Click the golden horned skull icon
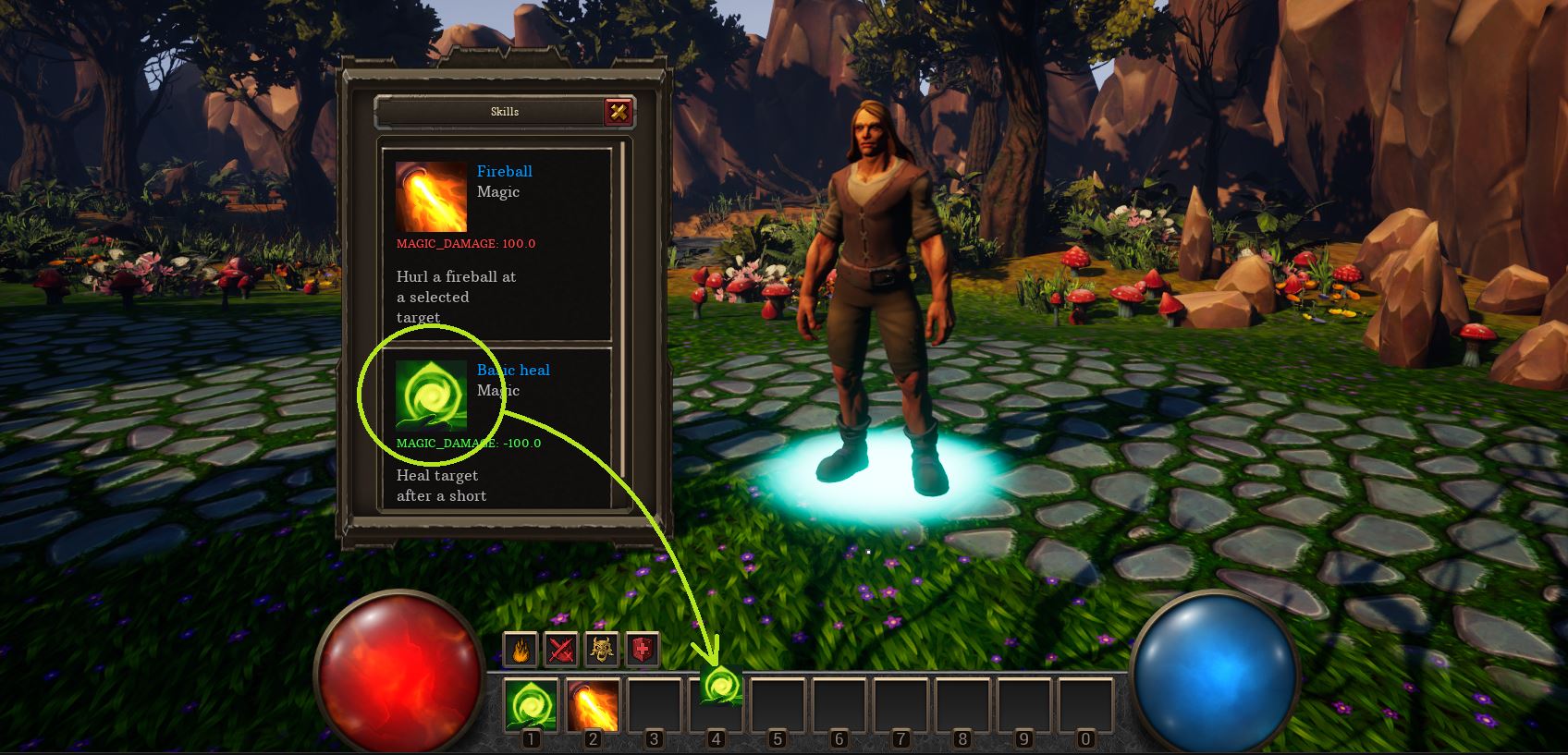This screenshot has height=755, width=1568. [603, 650]
